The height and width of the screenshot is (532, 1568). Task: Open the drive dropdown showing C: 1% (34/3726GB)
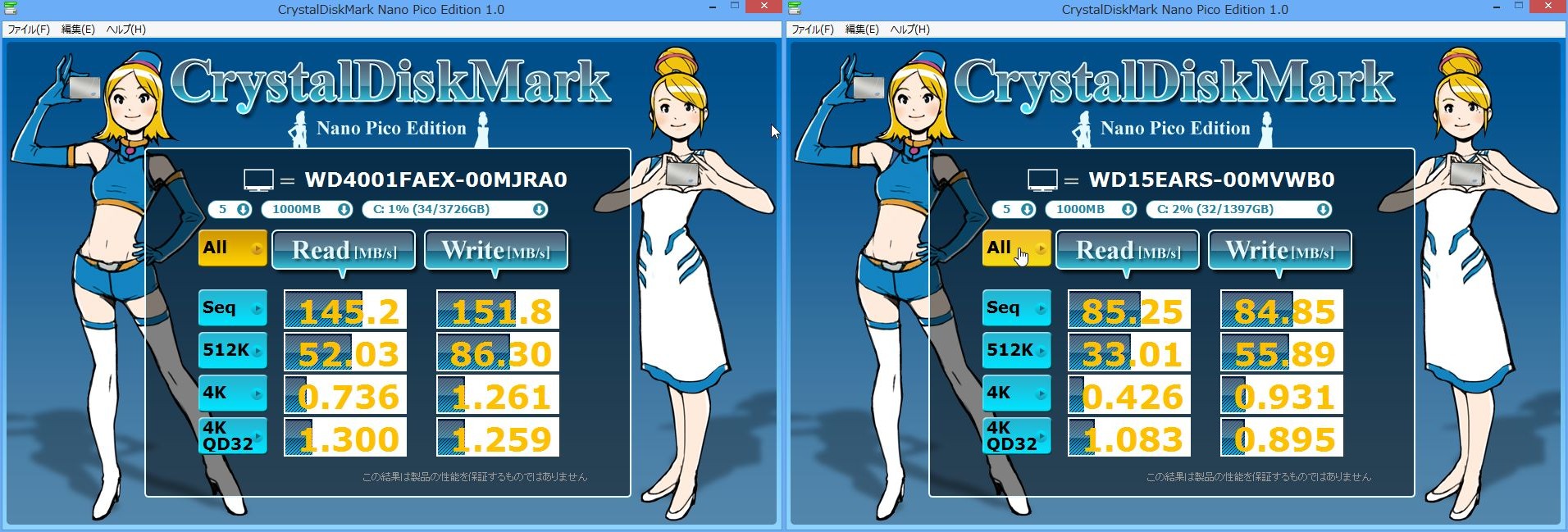point(455,210)
